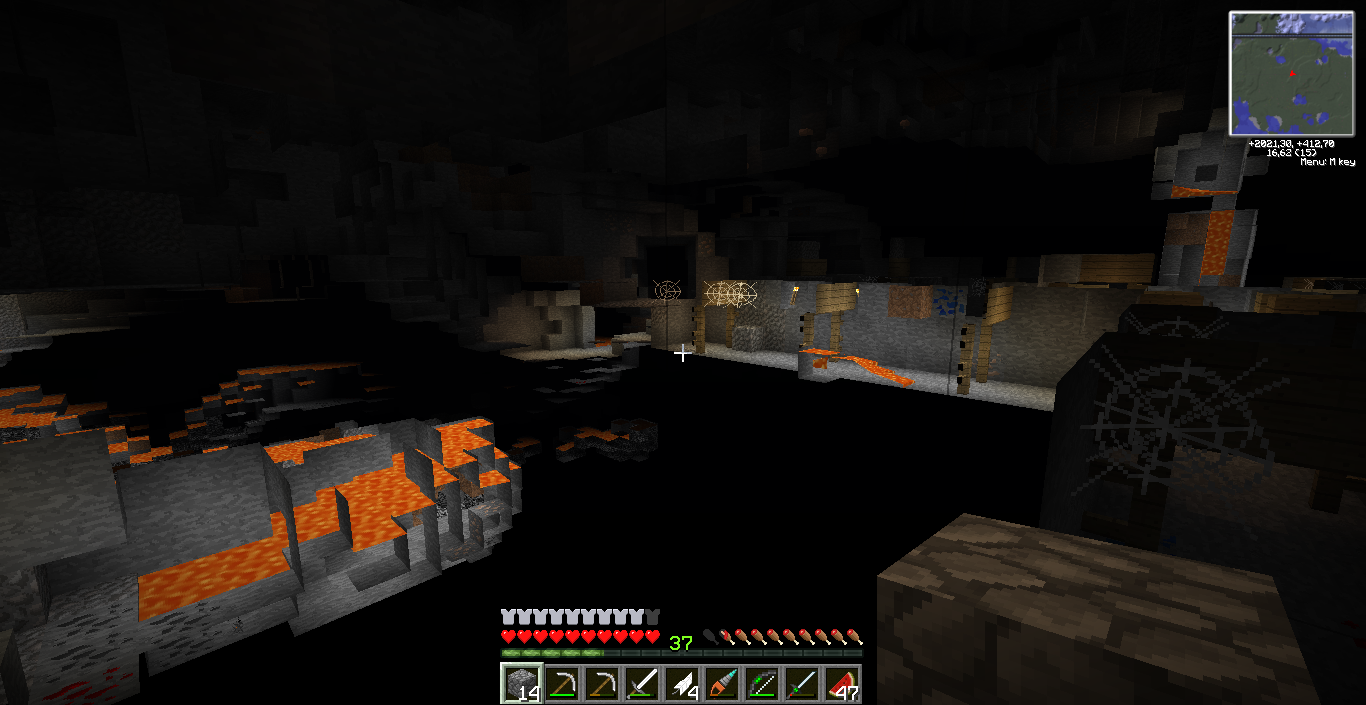Click the minimap in the corner
1366x705 pixels.
[x=1291, y=73]
